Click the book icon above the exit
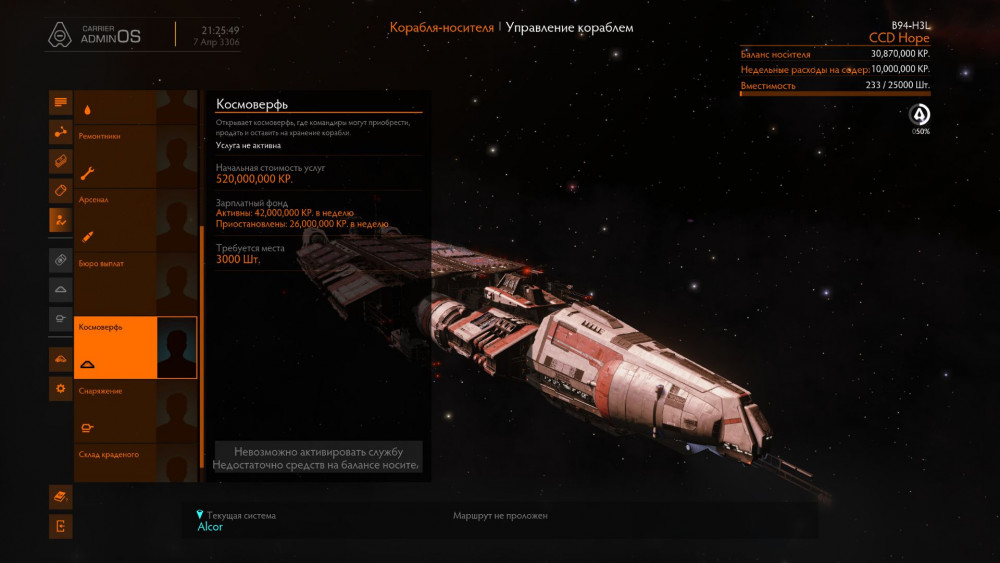 [61, 496]
